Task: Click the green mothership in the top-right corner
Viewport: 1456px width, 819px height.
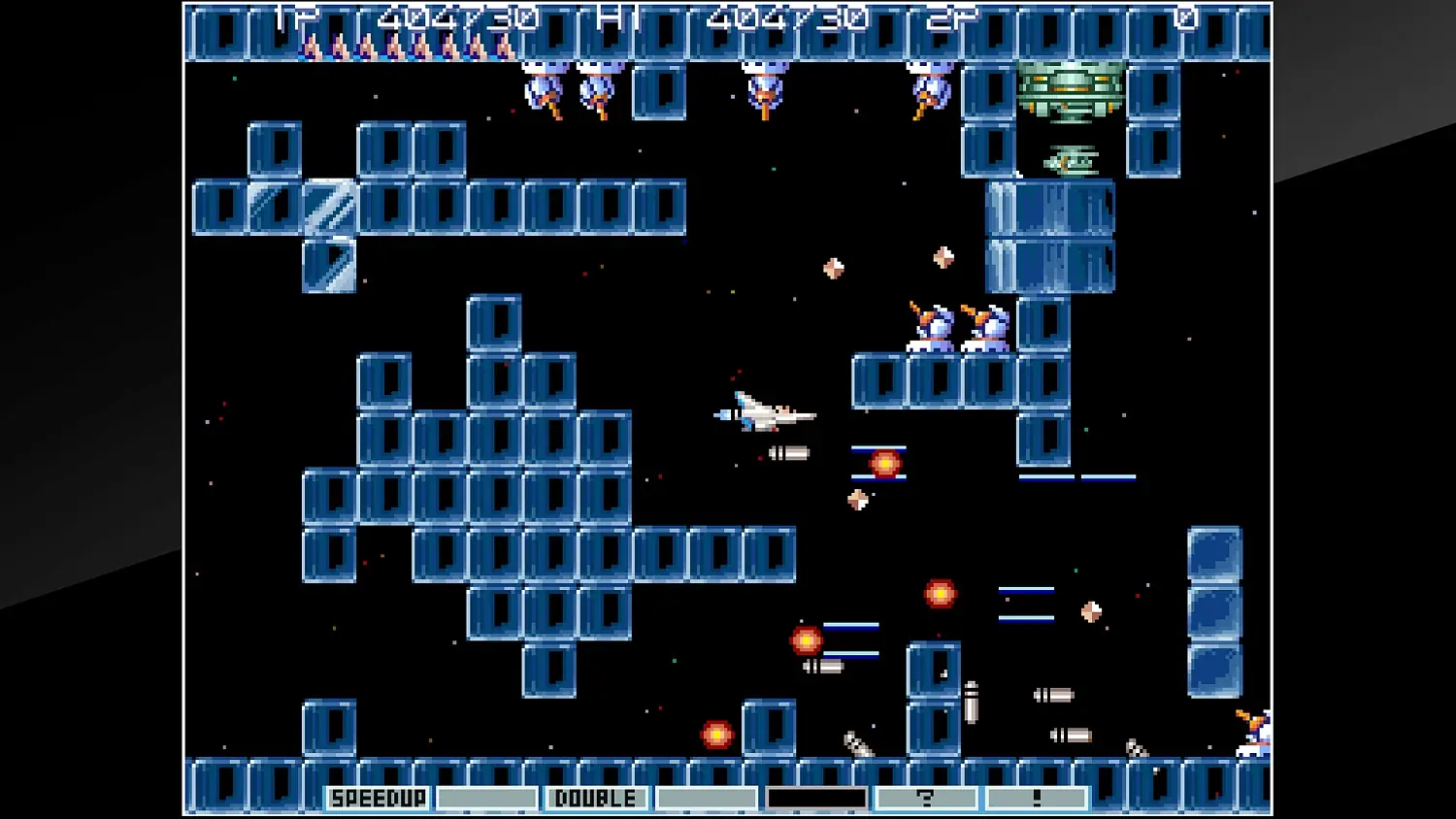Action: click(x=1072, y=89)
